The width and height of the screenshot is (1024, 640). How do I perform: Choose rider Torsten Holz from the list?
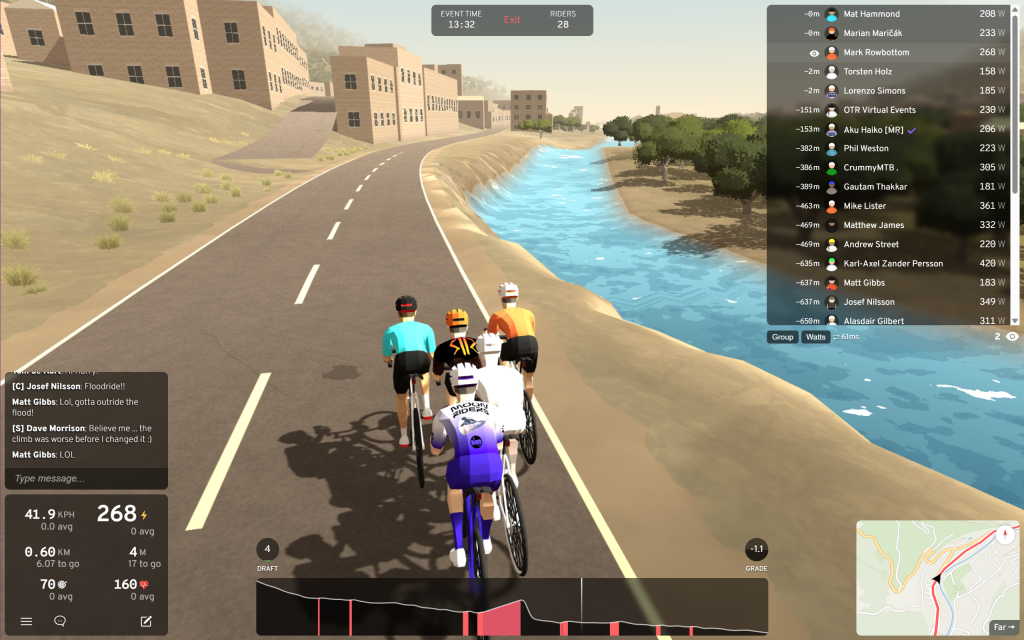click(867, 72)
